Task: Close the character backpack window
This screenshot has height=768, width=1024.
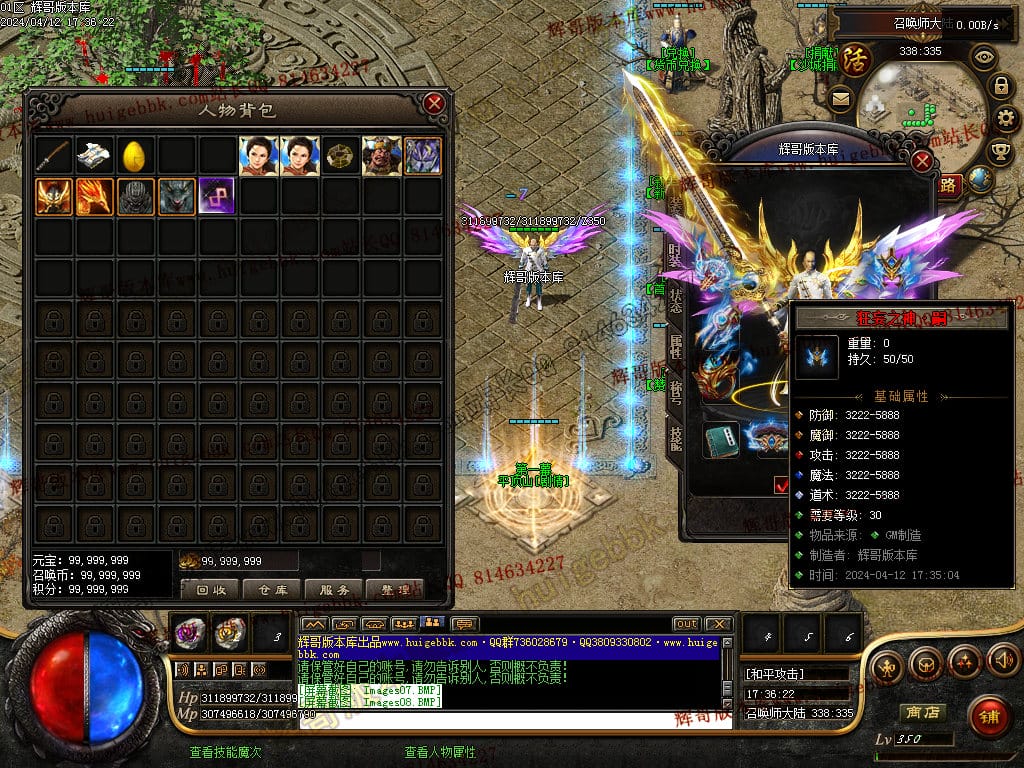Action: [433, 103]
